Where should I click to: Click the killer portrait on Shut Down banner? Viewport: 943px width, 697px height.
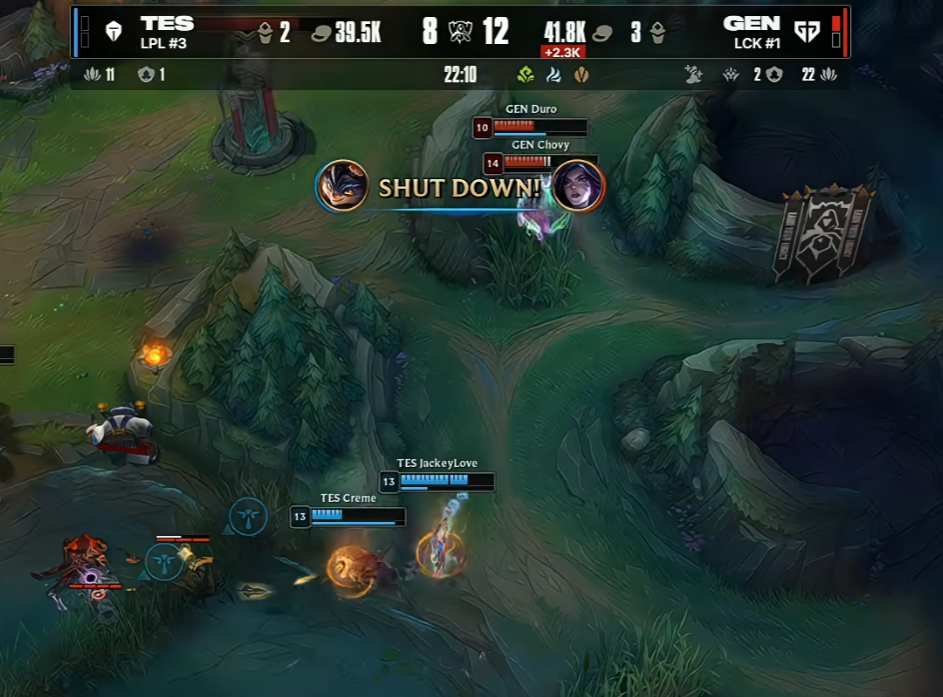coord(343,186)
